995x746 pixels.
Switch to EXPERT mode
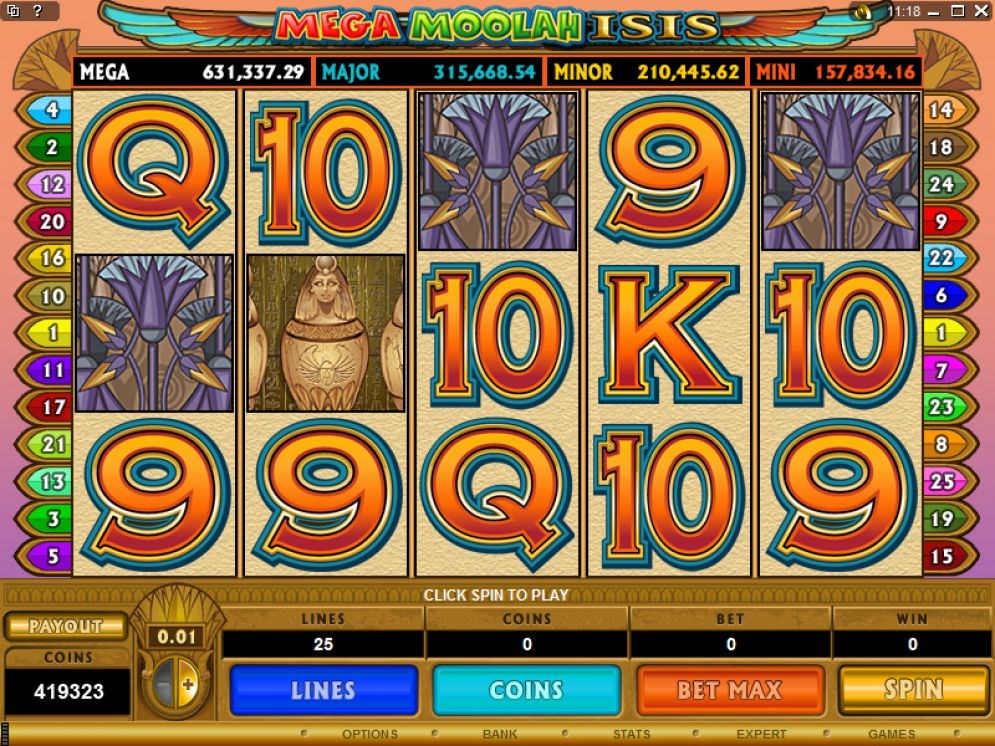point(762,734)
